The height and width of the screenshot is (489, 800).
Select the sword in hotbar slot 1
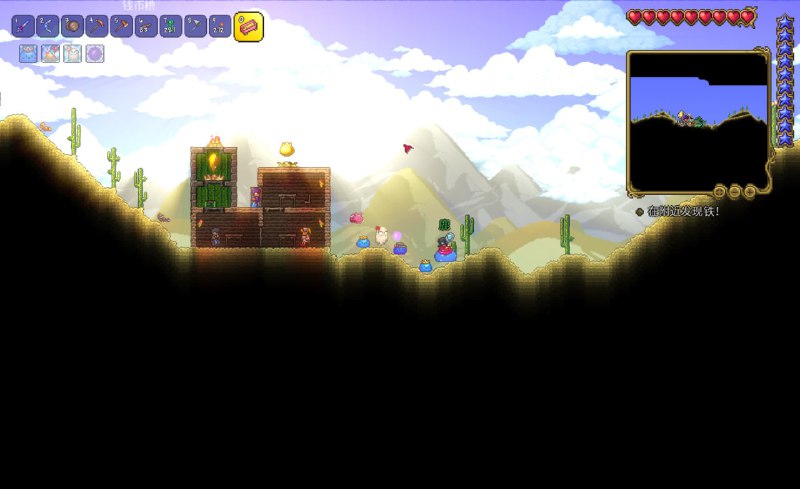pos(24,26)
